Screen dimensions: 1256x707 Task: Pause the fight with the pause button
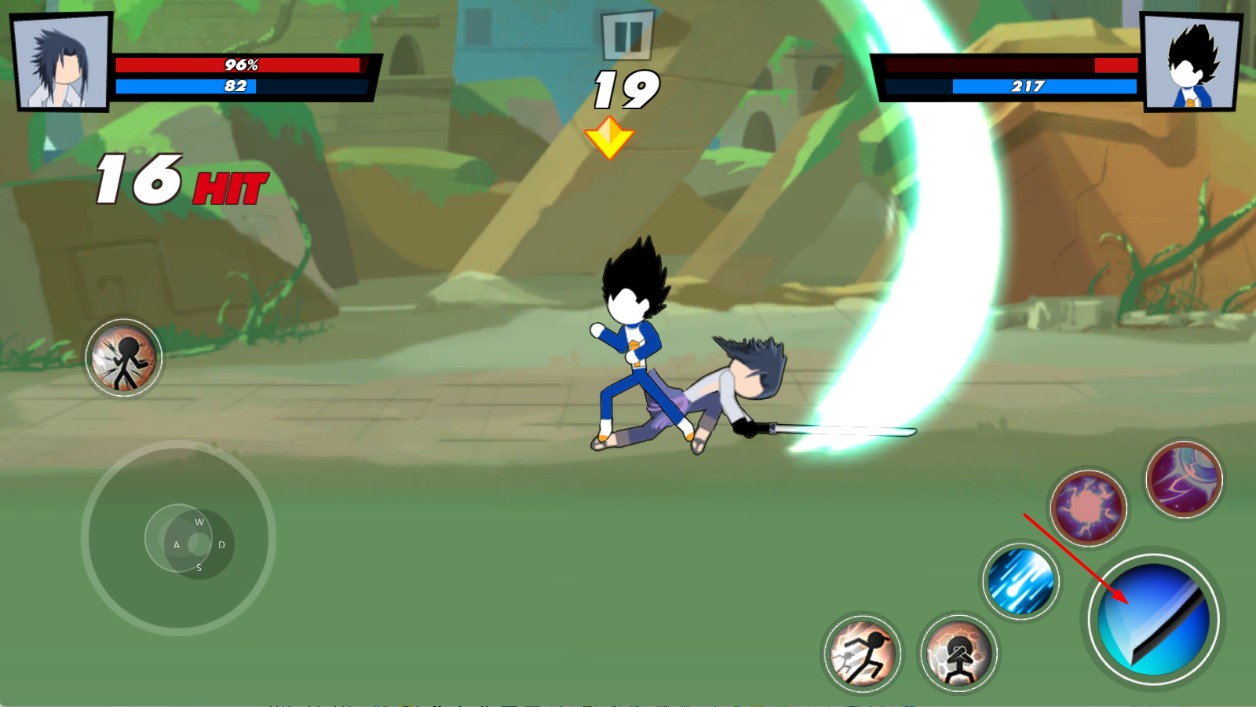(x=627, y=36)
